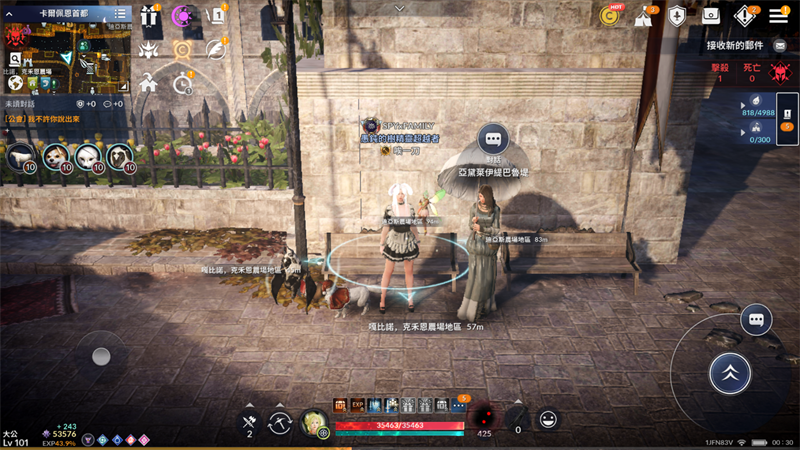This screenshot has width=800, height=450.
Task: Talk via the NPC dialogue bubble
Action: (x=492, y=139)
